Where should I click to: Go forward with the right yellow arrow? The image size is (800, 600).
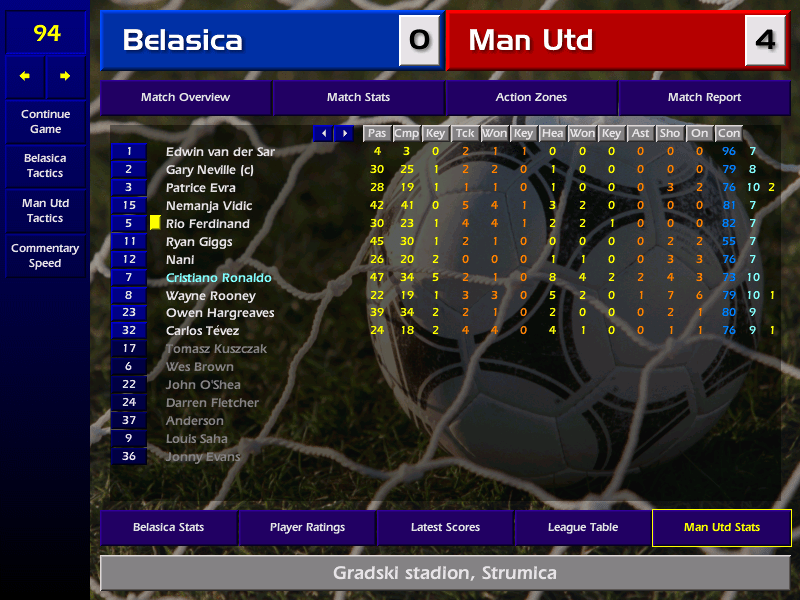pyautogui.click(x=66, y=76)
